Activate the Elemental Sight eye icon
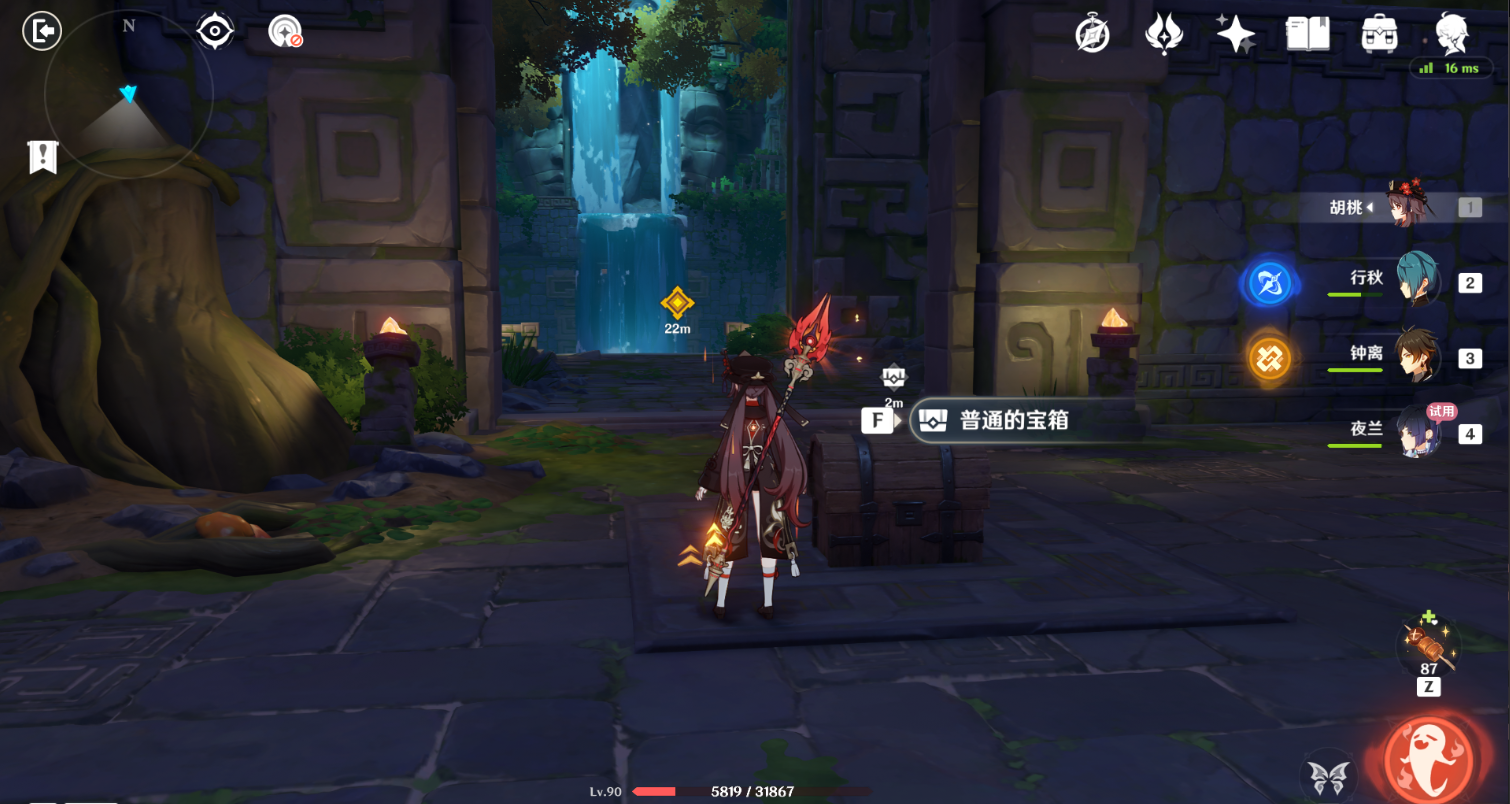This screenshot has height=804, width=1510. tap(215, 31)
